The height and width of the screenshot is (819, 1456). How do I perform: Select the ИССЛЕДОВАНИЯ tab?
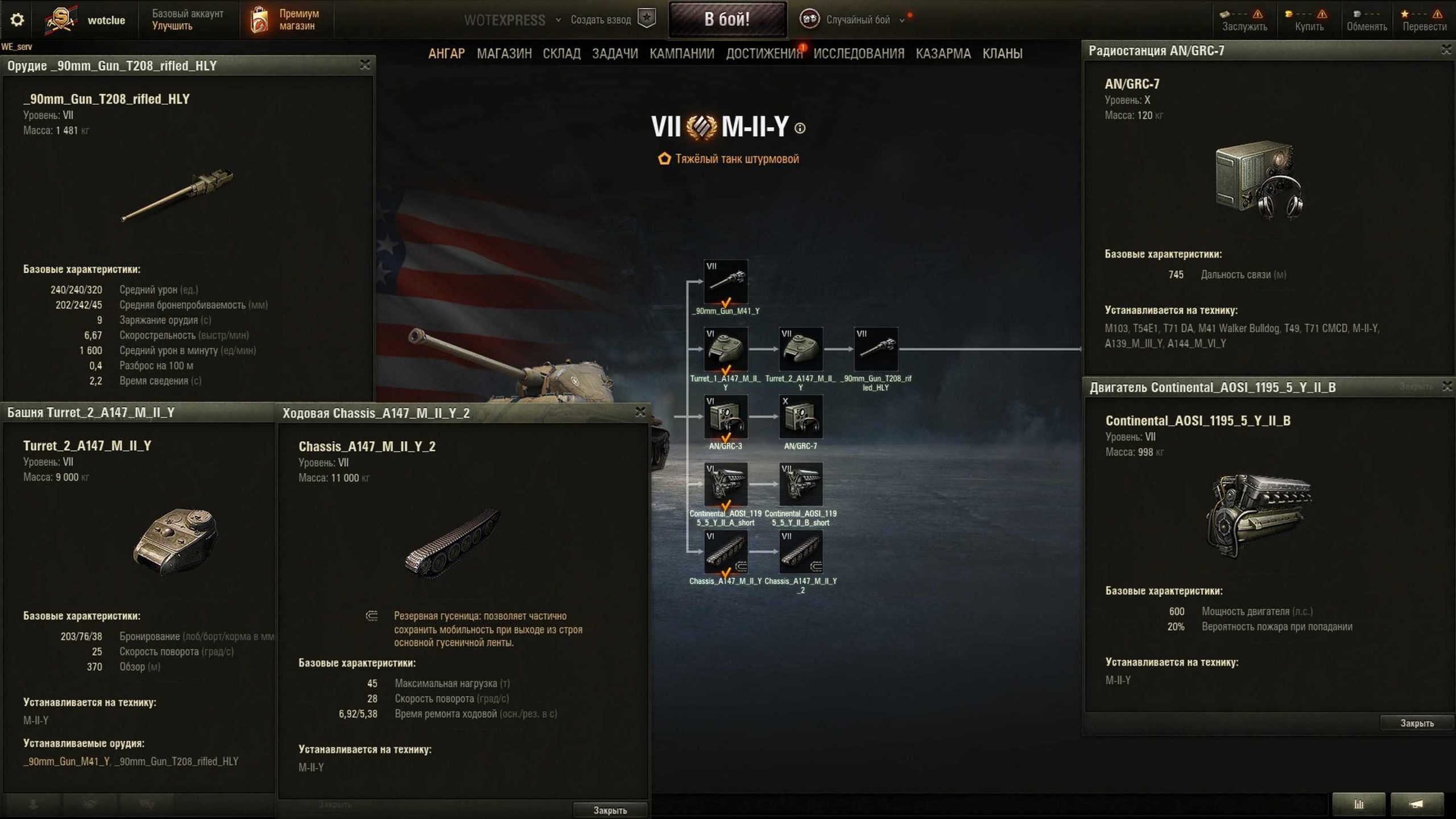(x=858, y=53)
